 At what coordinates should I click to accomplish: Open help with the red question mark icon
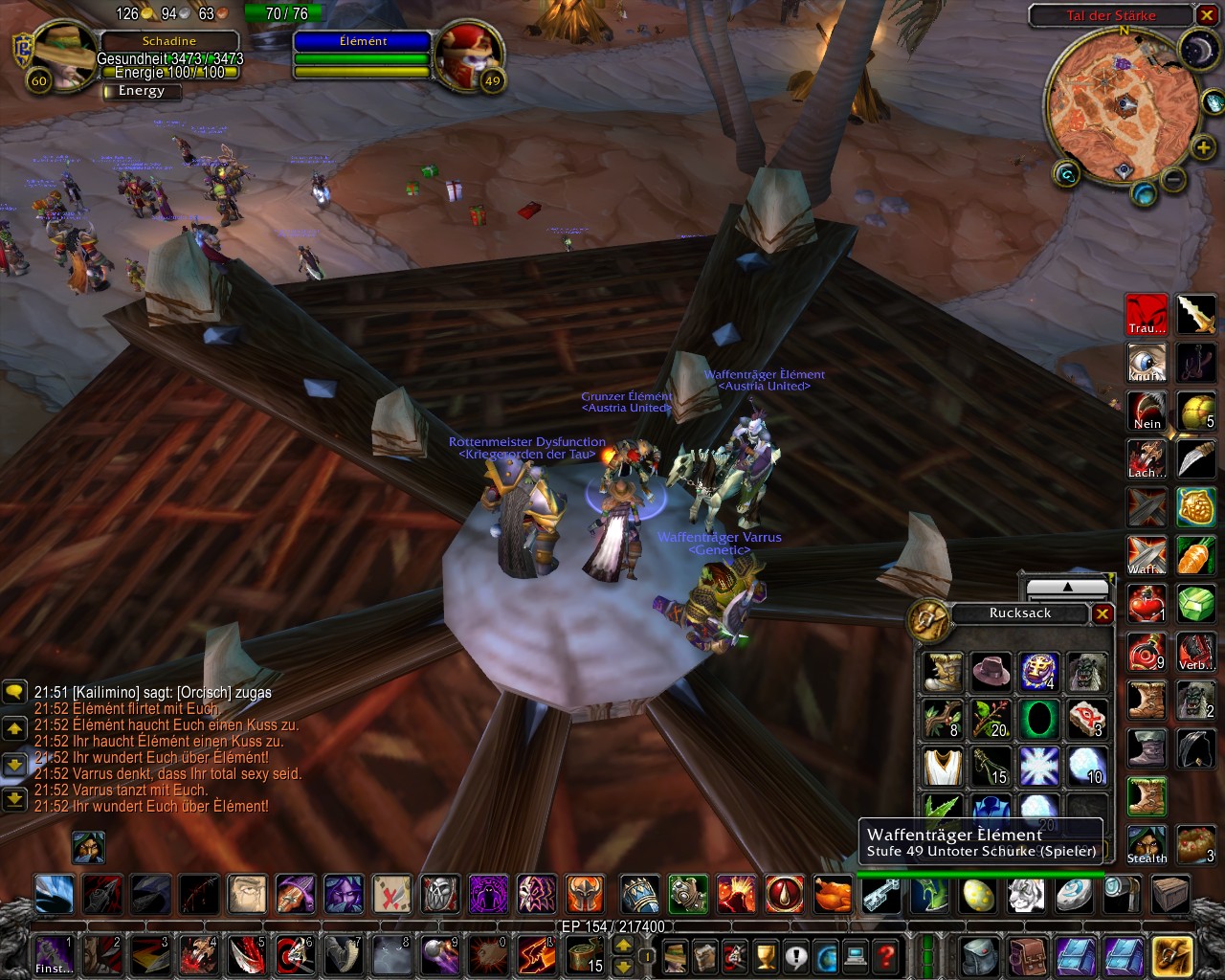(x=886, y=955)
